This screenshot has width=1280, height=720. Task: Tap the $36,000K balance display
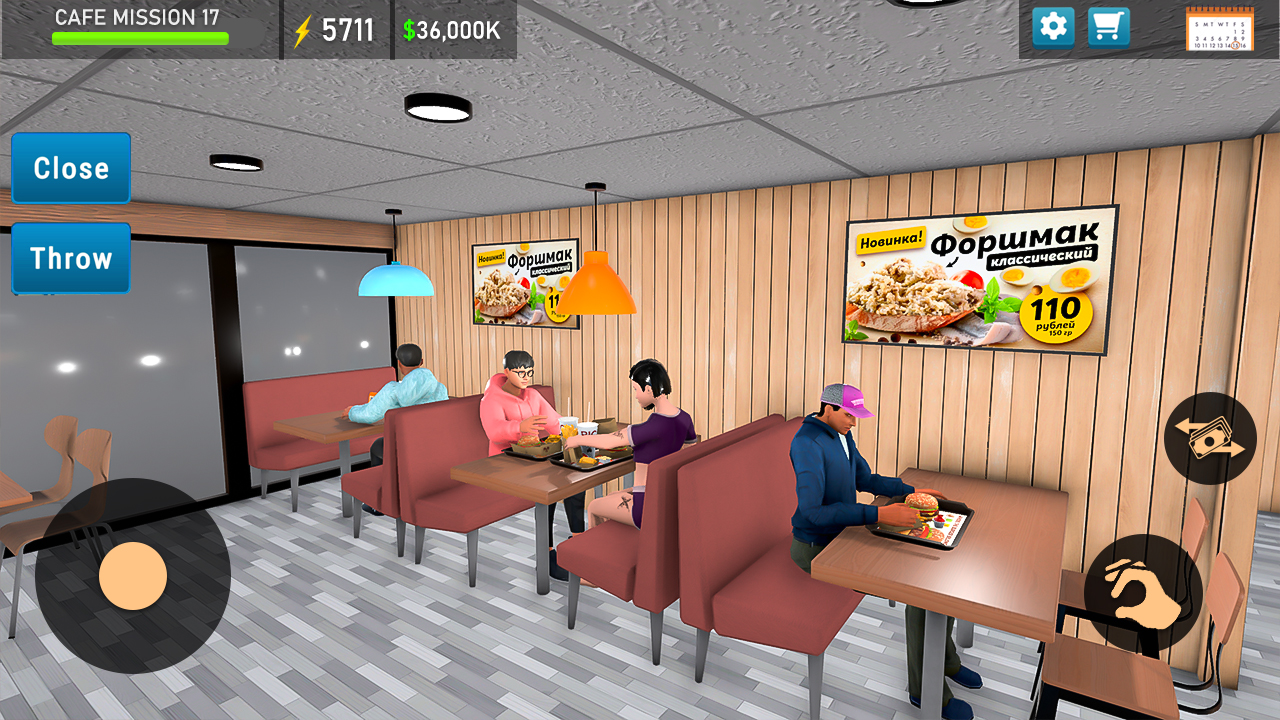[452, 30]
